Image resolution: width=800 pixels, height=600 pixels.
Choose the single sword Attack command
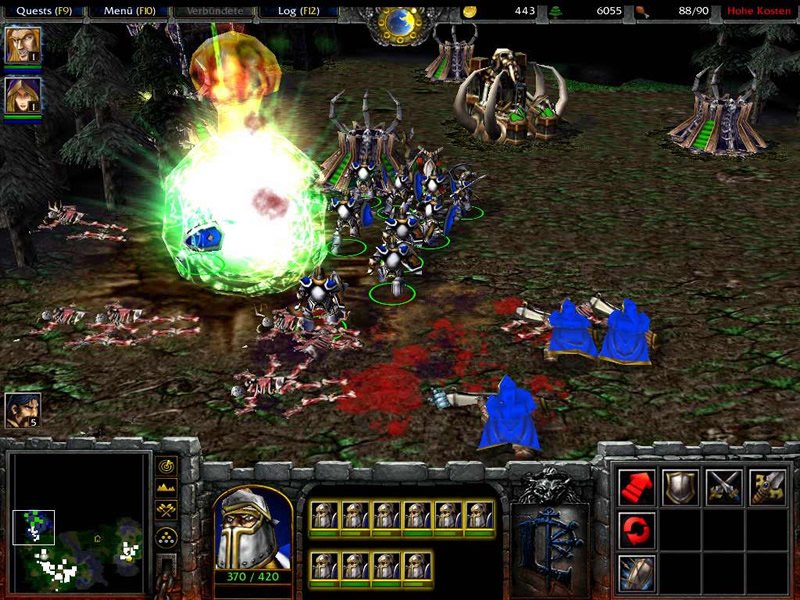click(x=767, y=486)
